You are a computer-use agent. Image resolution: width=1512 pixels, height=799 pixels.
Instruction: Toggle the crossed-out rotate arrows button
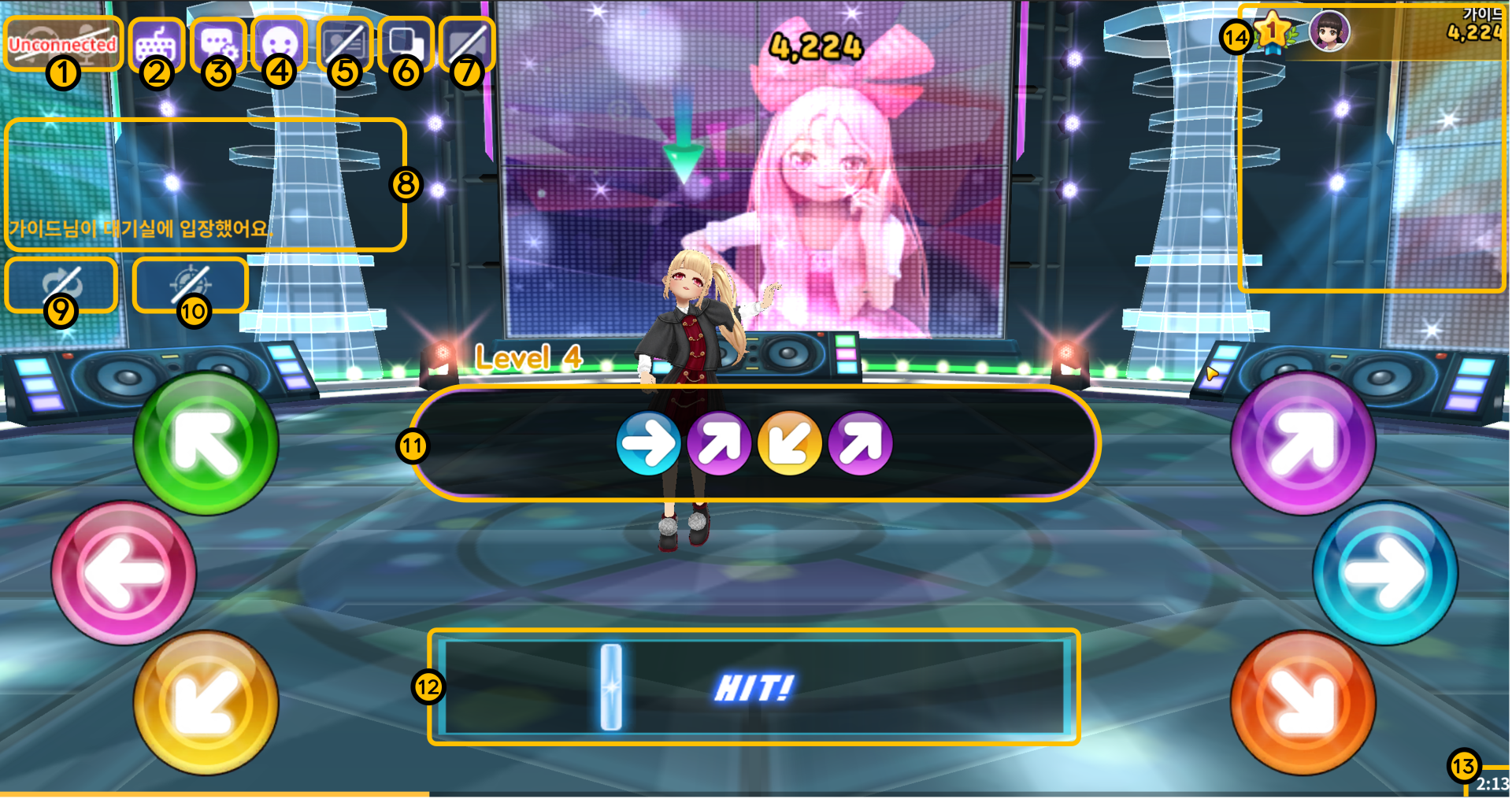point(61,283)
